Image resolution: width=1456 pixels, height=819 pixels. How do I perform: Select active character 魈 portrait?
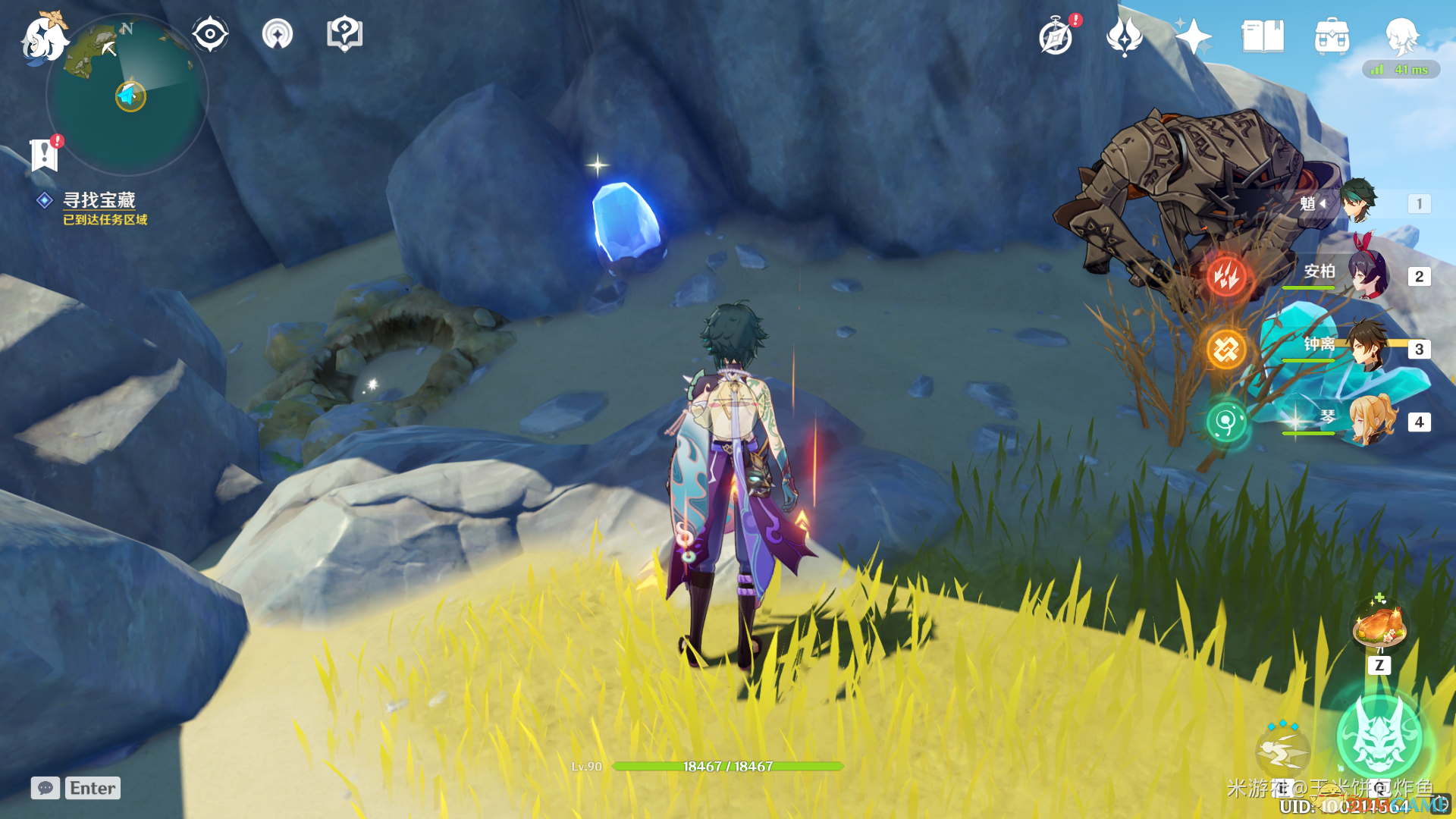(1357, 201)
